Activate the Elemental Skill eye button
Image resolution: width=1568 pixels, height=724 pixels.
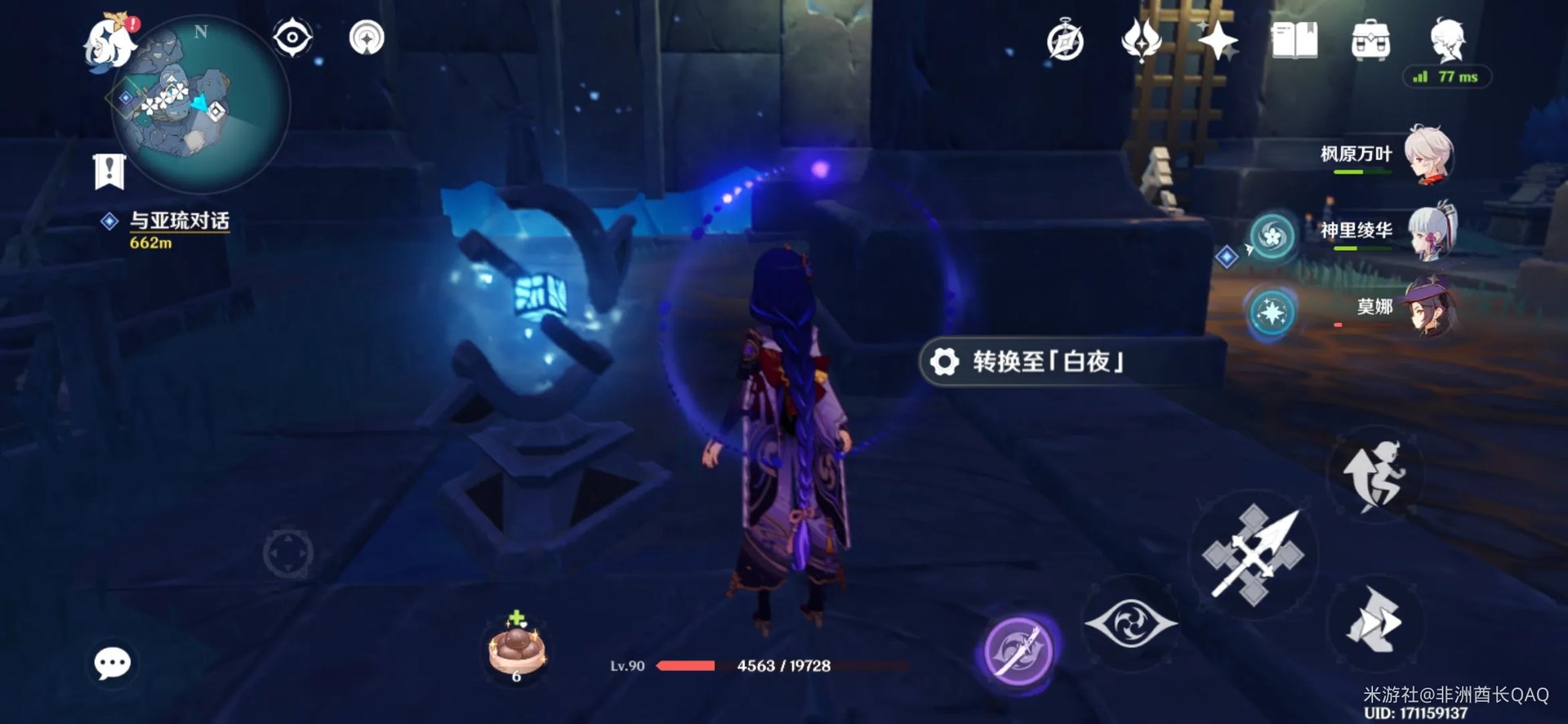click(1131, 625)
